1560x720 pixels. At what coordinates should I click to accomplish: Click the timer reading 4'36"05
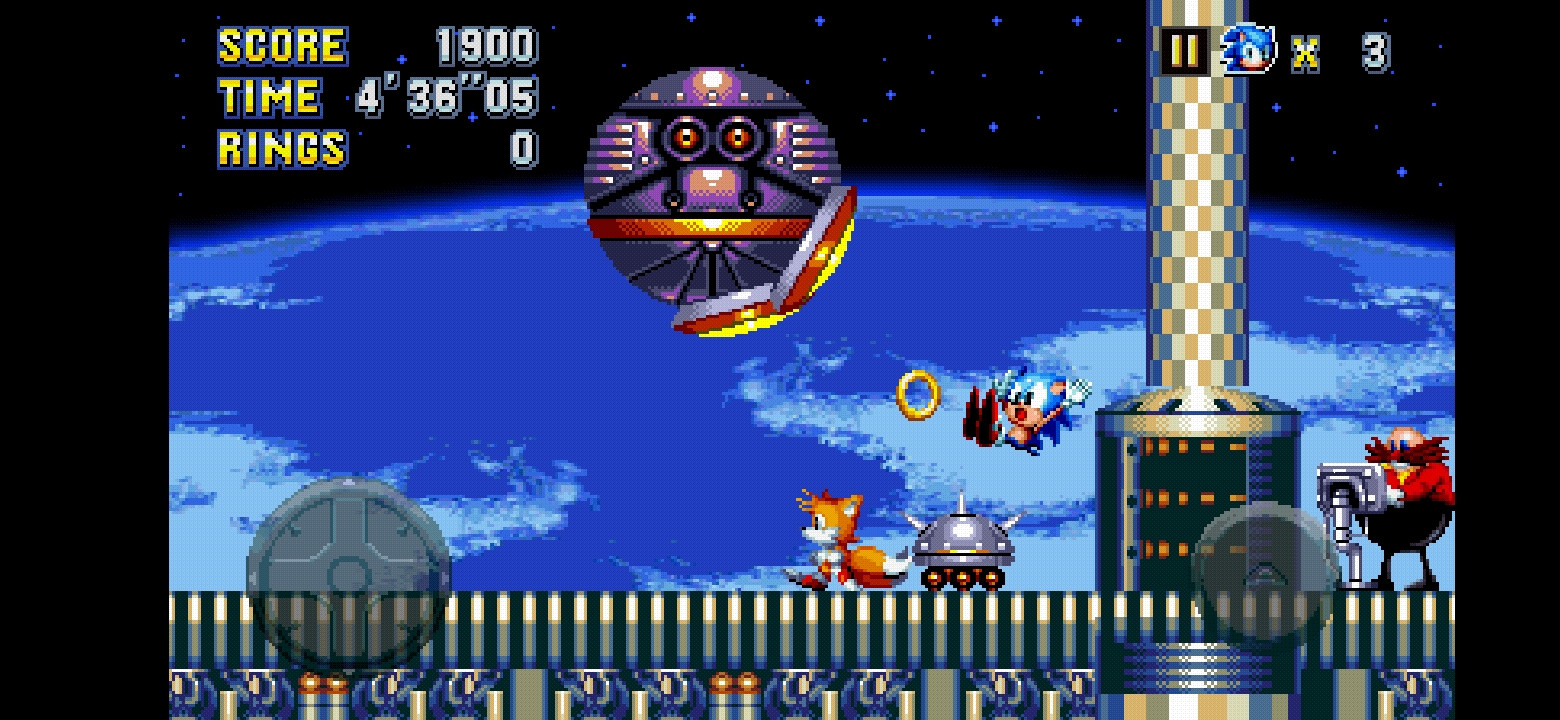pos(448,98)
